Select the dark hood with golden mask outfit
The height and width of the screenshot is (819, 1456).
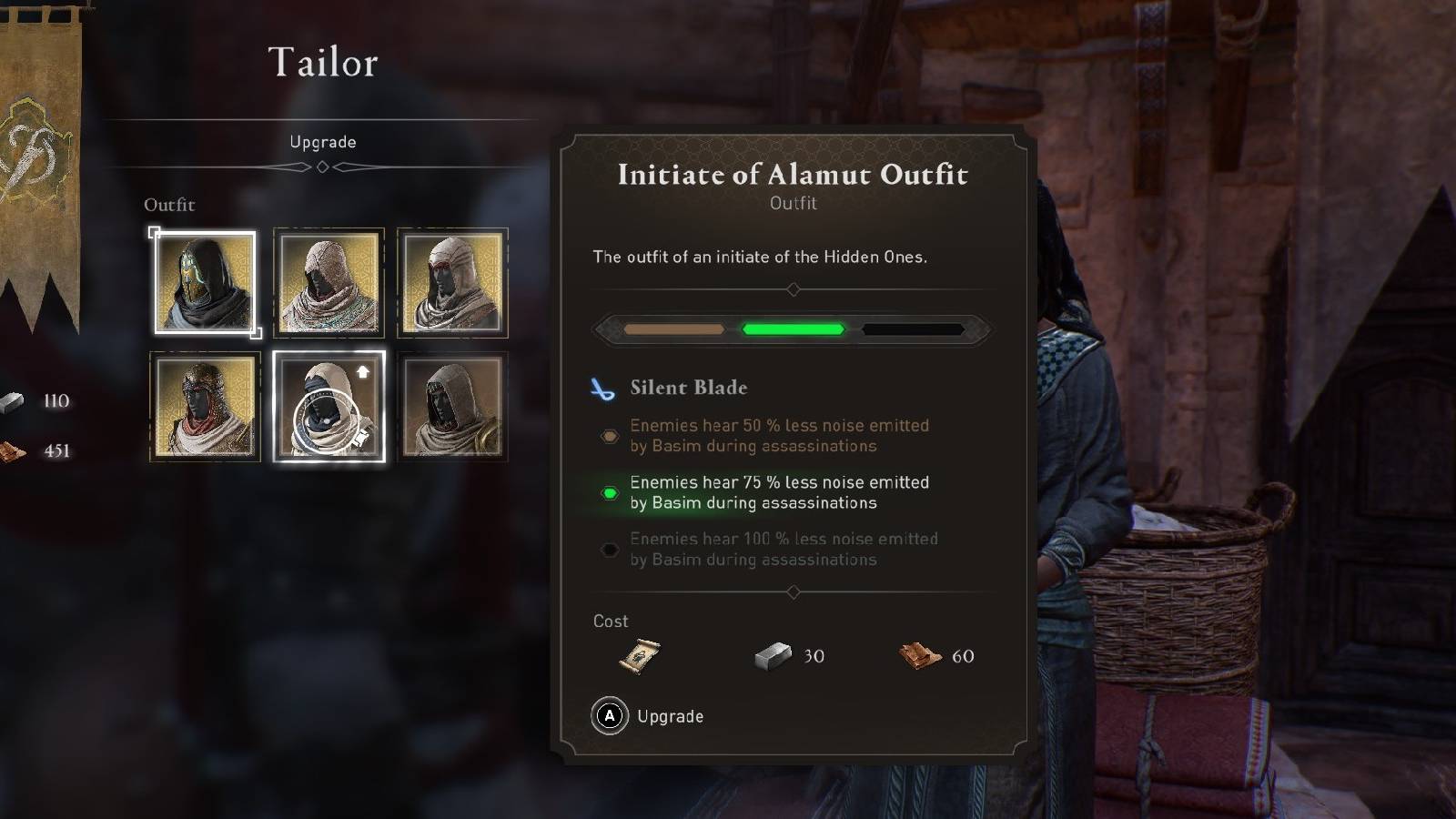[x=204, y=283]
